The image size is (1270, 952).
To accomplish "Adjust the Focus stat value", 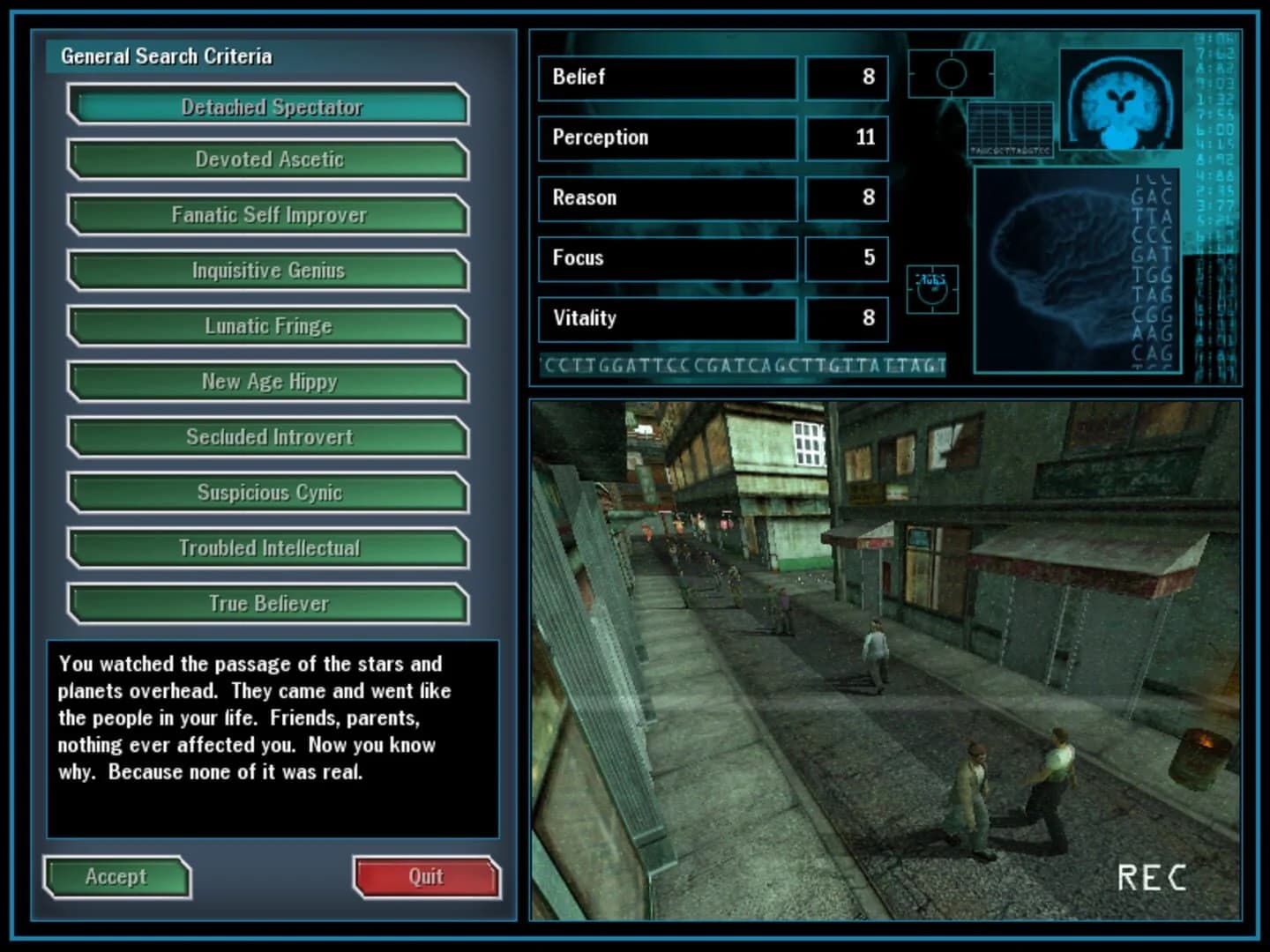I will (845, 258).
